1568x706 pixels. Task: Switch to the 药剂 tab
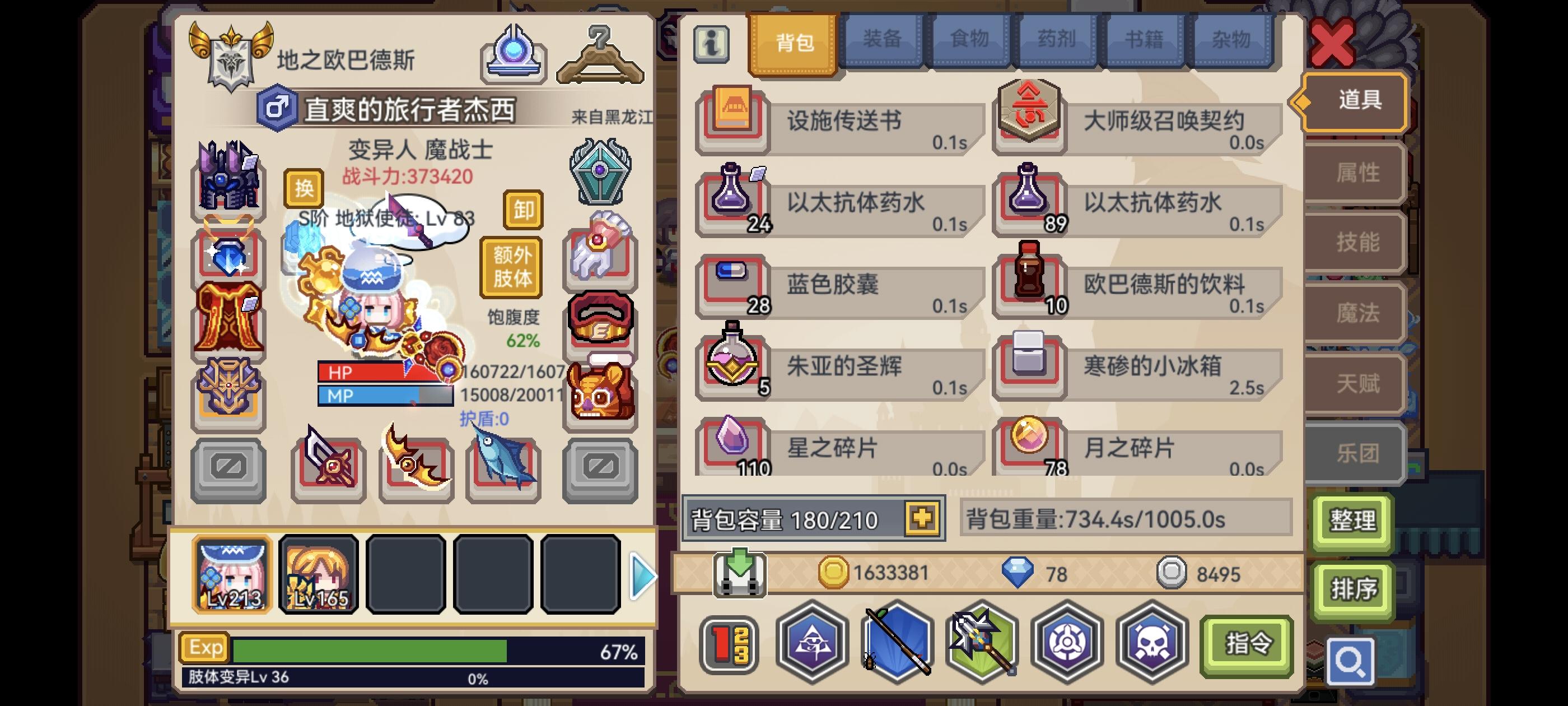pos(1056,40)
